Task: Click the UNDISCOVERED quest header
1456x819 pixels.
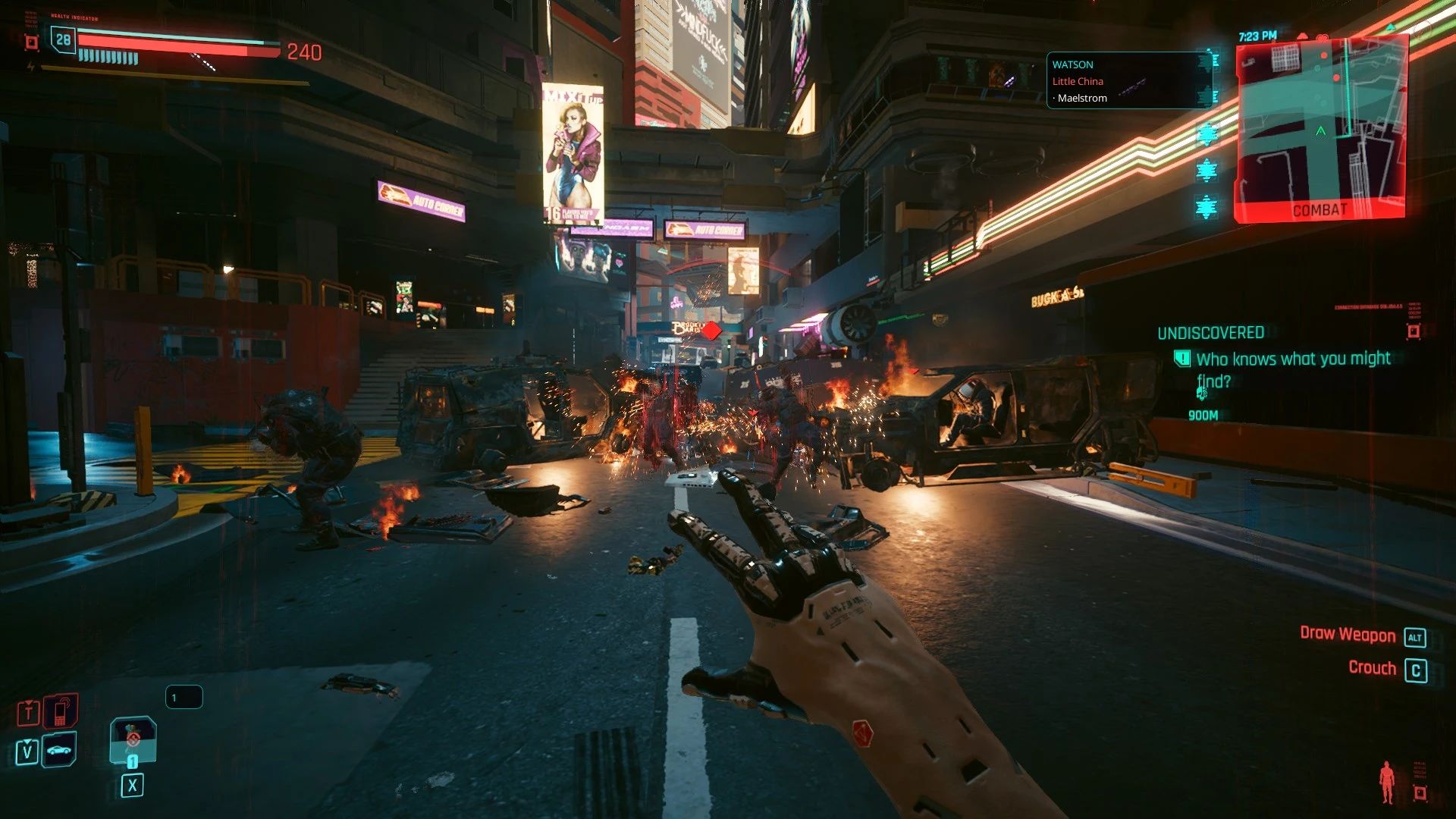Action: (x=1210, y=332)
